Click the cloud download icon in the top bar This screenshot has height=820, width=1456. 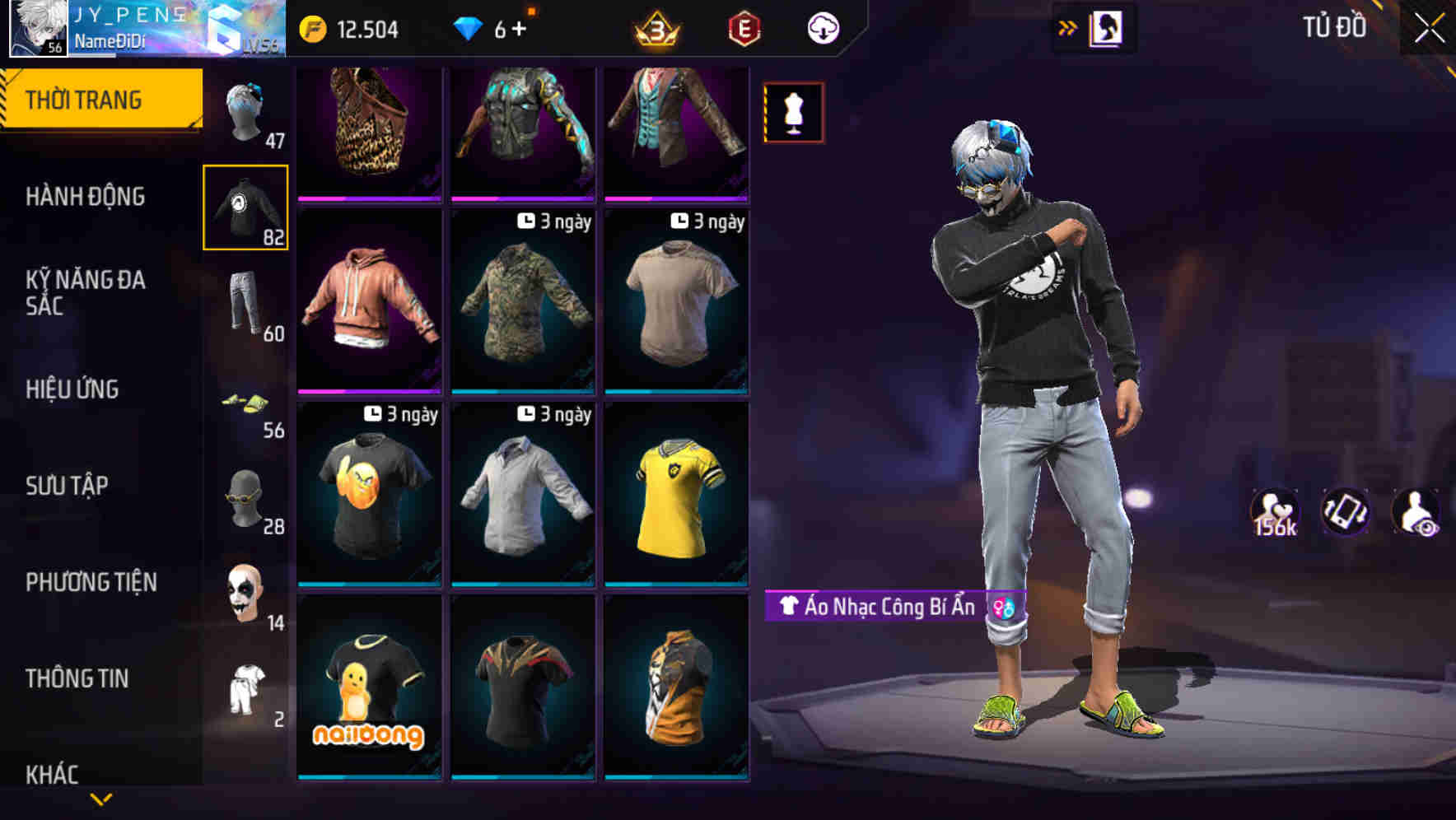tap(822, 27)
